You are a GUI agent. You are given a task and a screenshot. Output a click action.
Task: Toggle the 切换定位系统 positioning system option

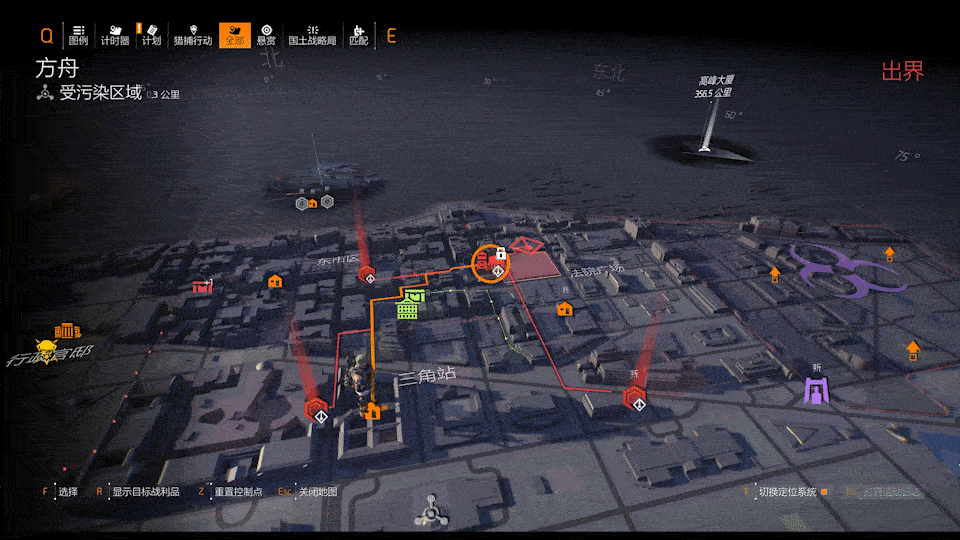tap(787, 492)
